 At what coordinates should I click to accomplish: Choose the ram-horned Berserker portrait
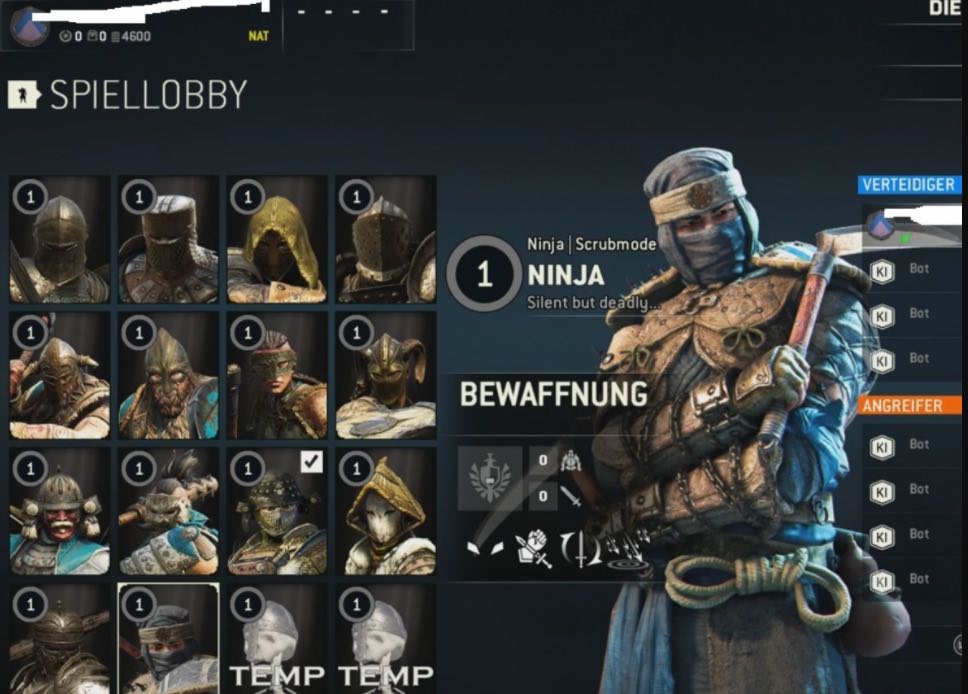386,375
